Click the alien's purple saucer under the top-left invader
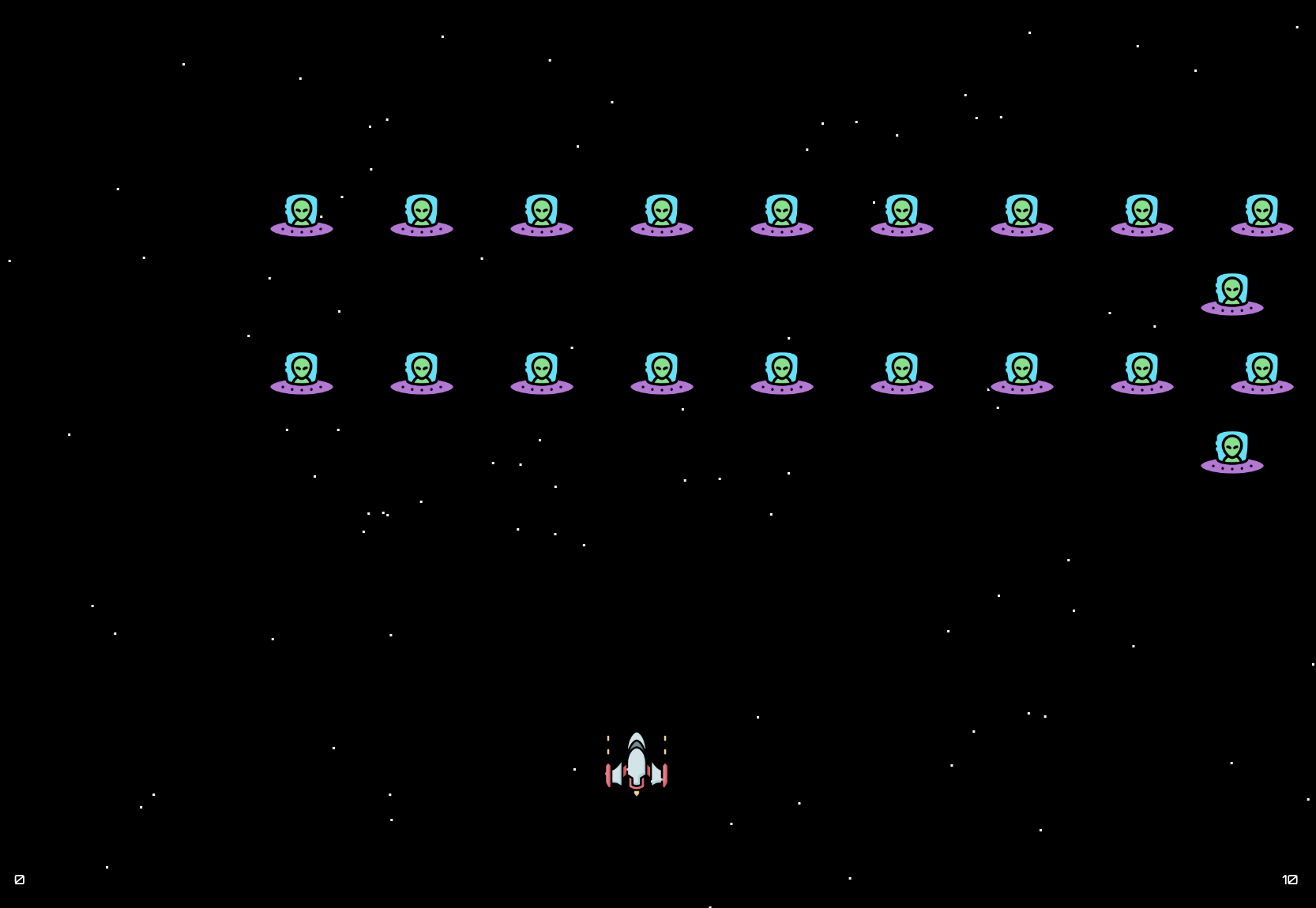1316x908 pixels. pos(303,229)
